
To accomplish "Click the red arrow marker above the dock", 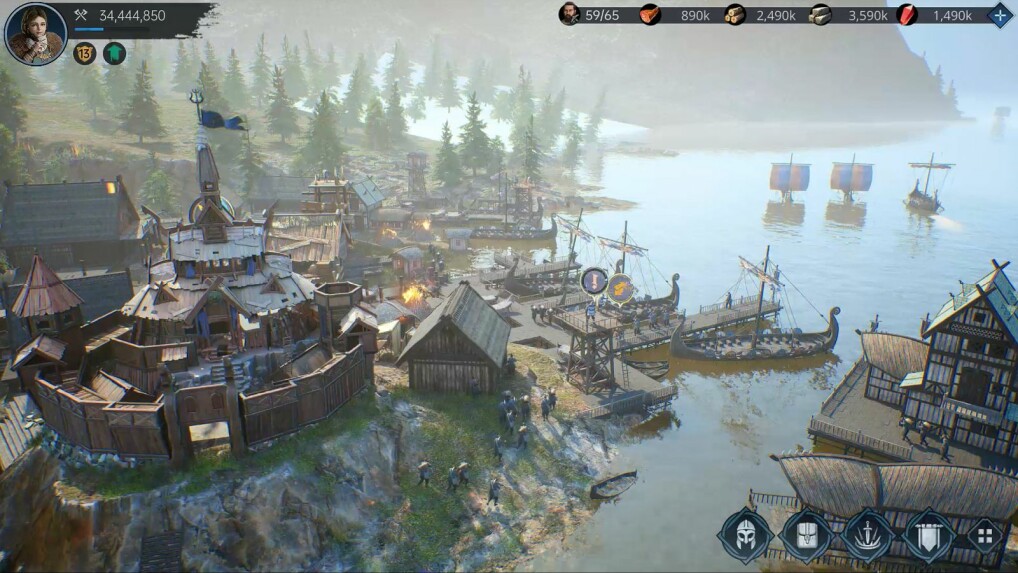I will tap(594, 281).
